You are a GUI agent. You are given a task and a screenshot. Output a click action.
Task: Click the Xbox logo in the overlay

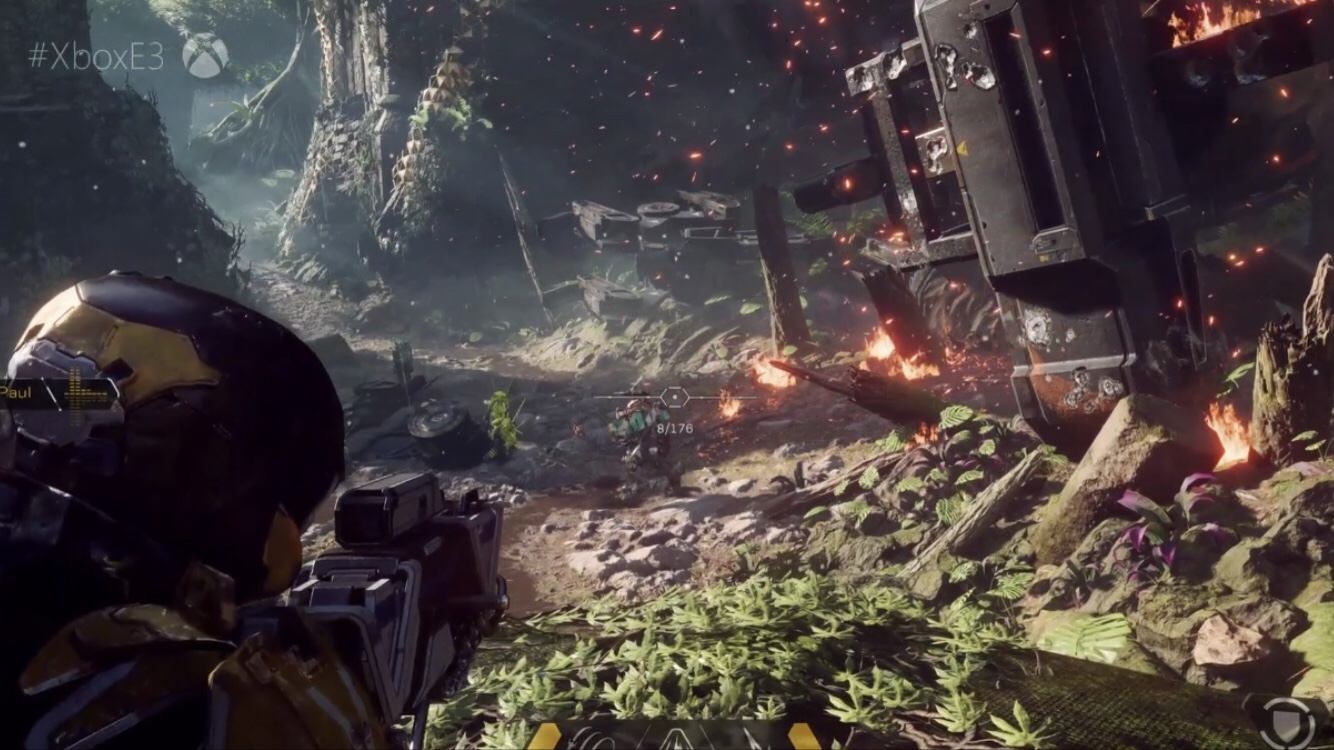pyautogui.click(x=205, y=56)
